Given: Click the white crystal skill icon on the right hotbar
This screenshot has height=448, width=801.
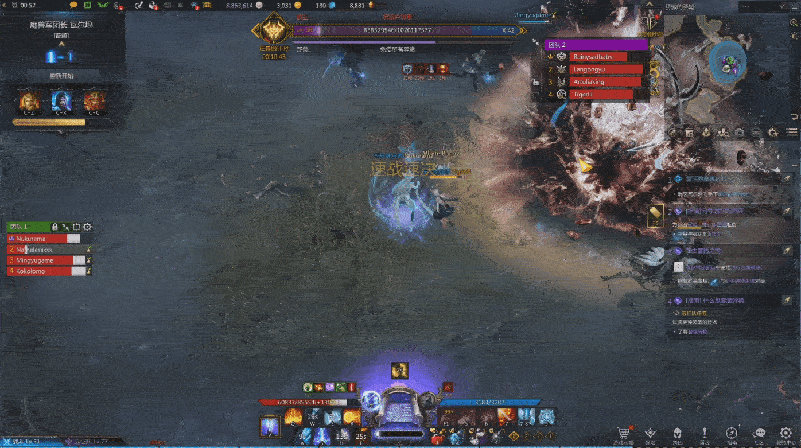Looking at the screenshot, I should [548, 416].
